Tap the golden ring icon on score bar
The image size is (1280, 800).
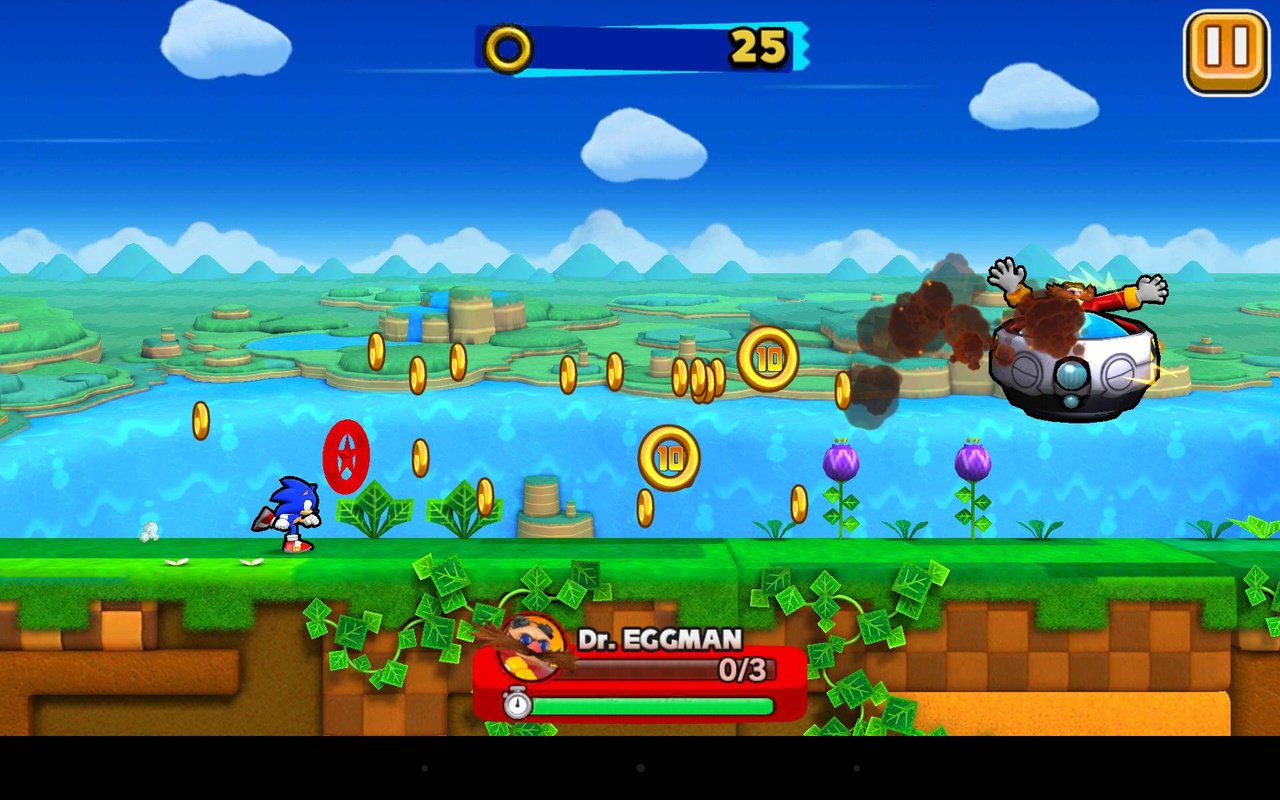(x=505, y=47)
